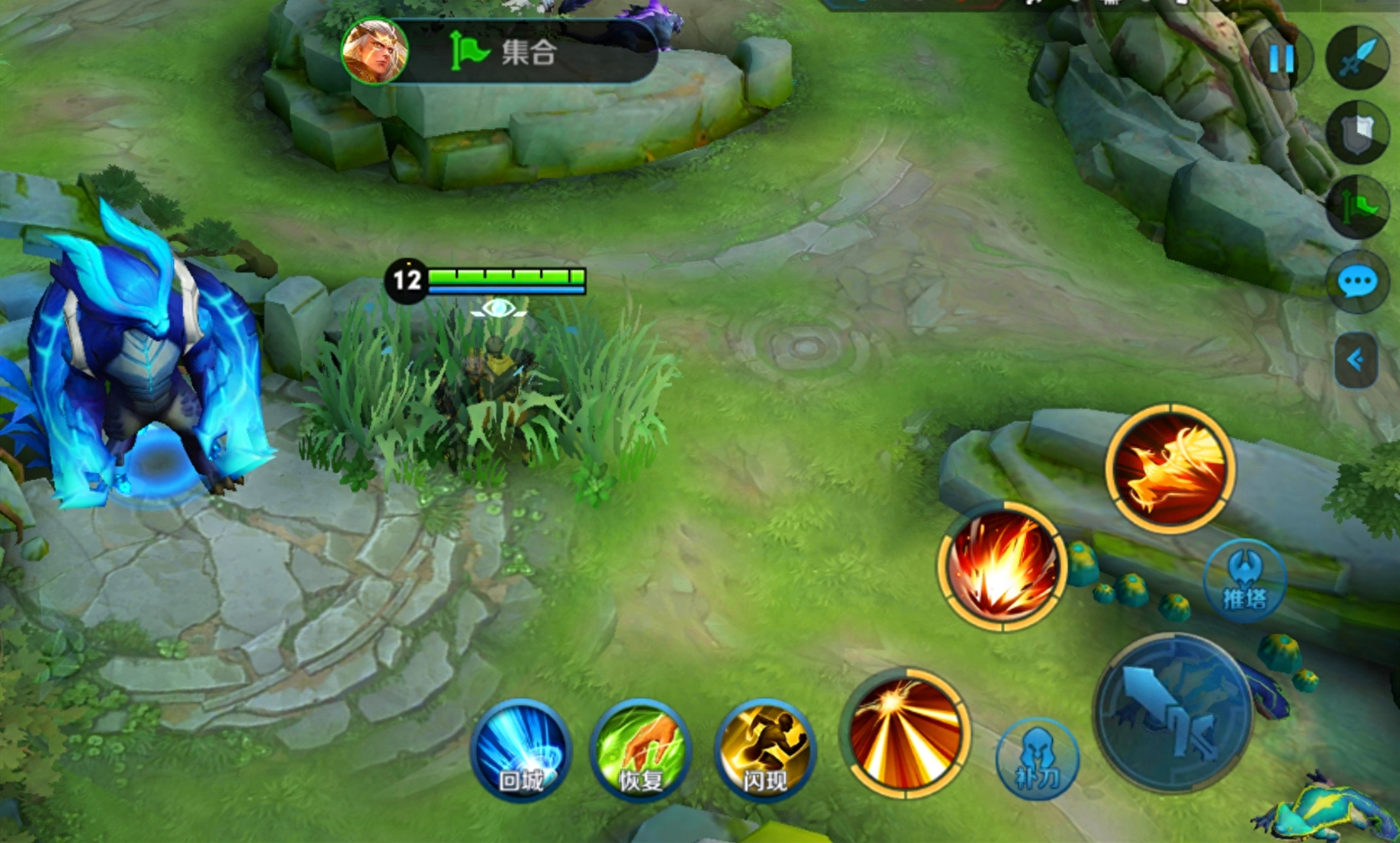Collapse the signal panel with the arrow
Image resolution: width=1400 pixels, height=843 pixels.
(x=1356, y=360)
